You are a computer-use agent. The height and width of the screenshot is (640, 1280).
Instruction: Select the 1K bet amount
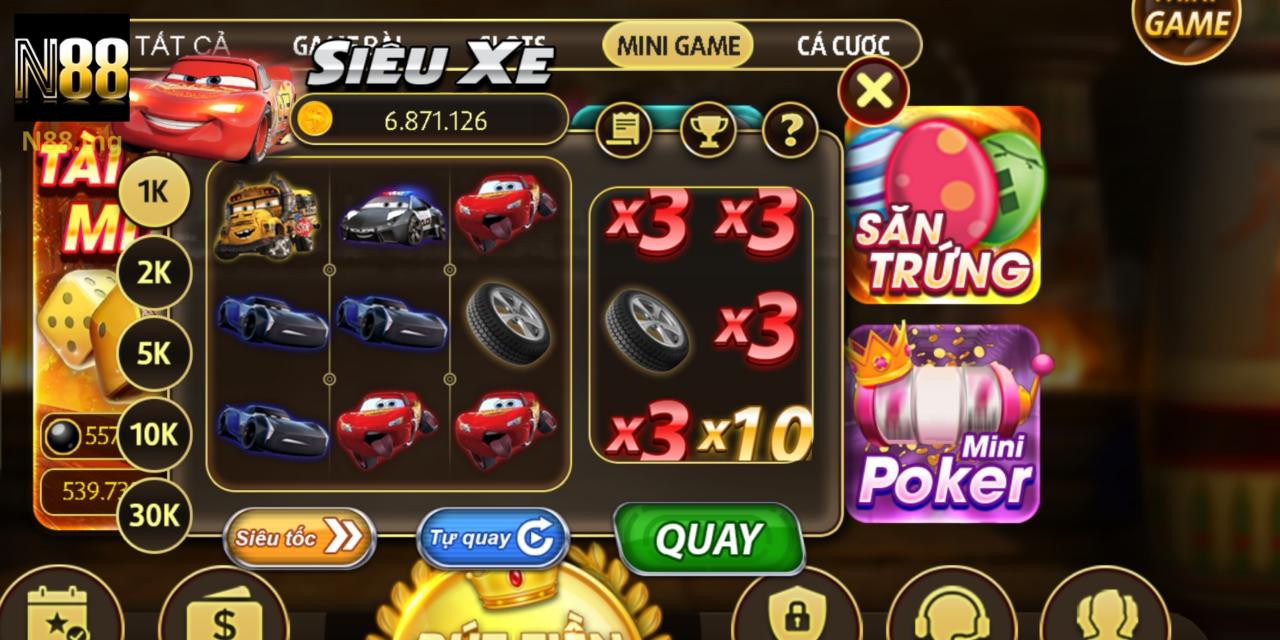pyautogui.click(x=153, y=192)
